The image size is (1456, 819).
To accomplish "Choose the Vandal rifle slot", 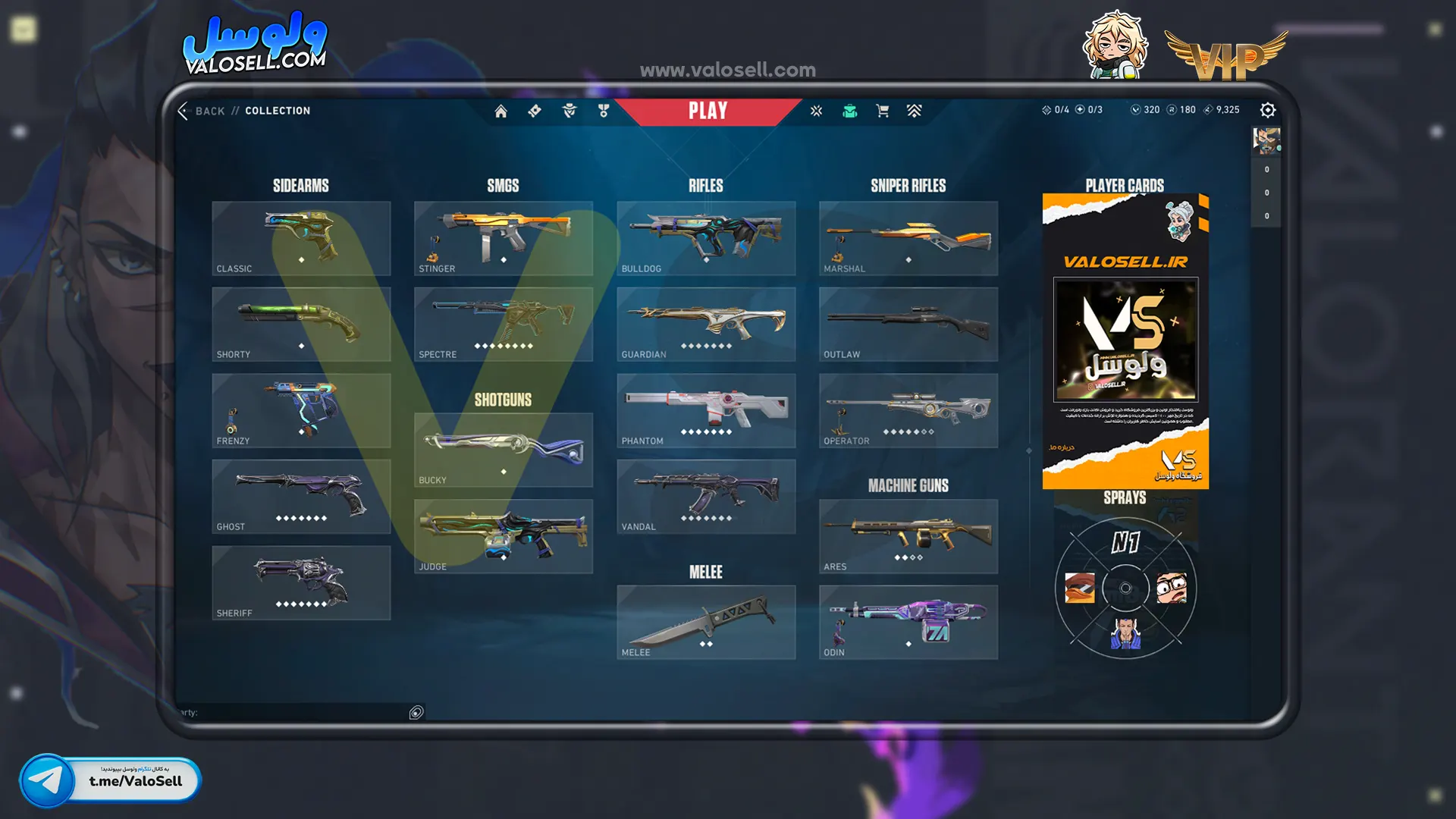I will [705, 496].
